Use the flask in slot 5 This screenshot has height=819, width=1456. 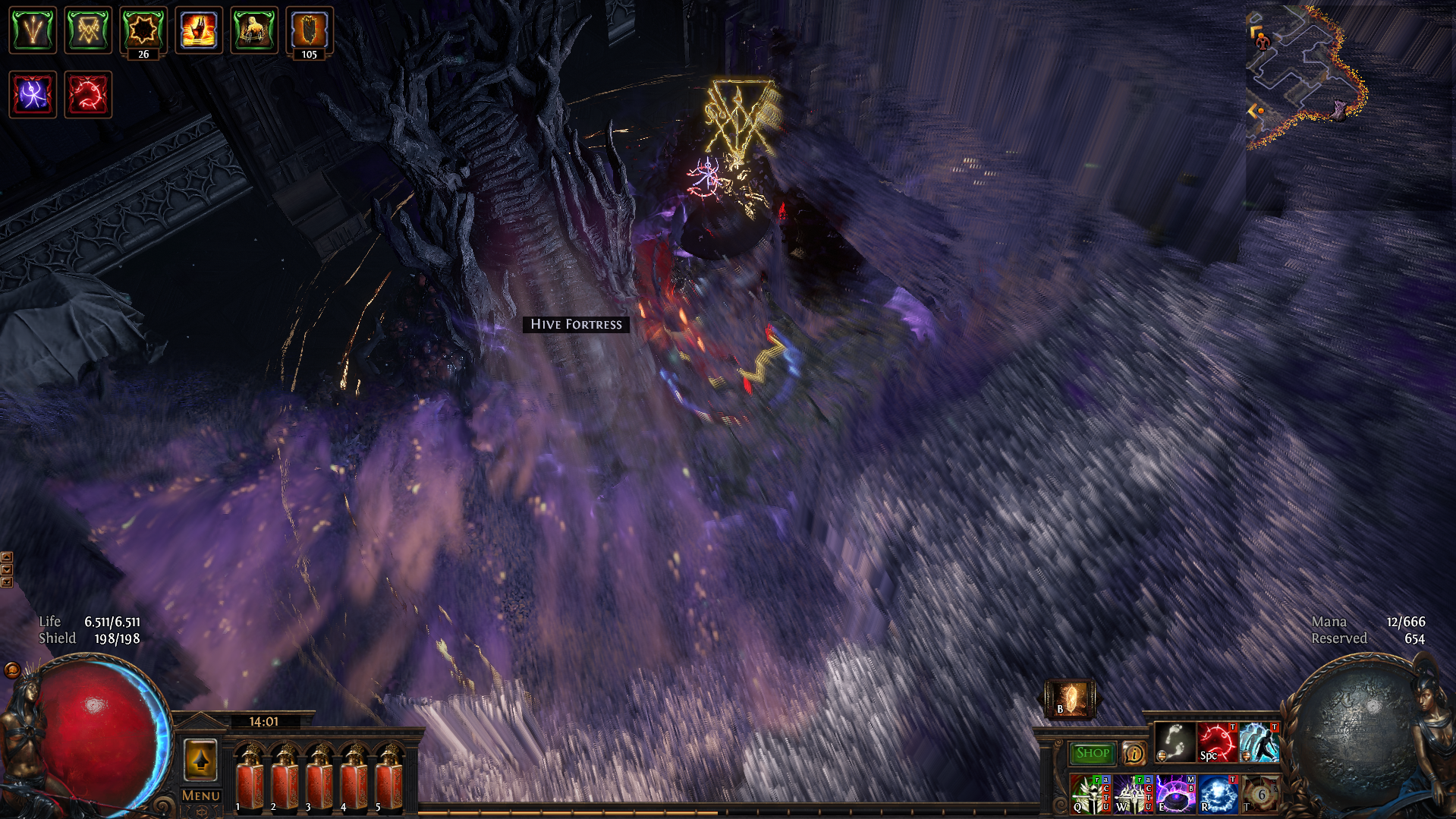[389, 778]
